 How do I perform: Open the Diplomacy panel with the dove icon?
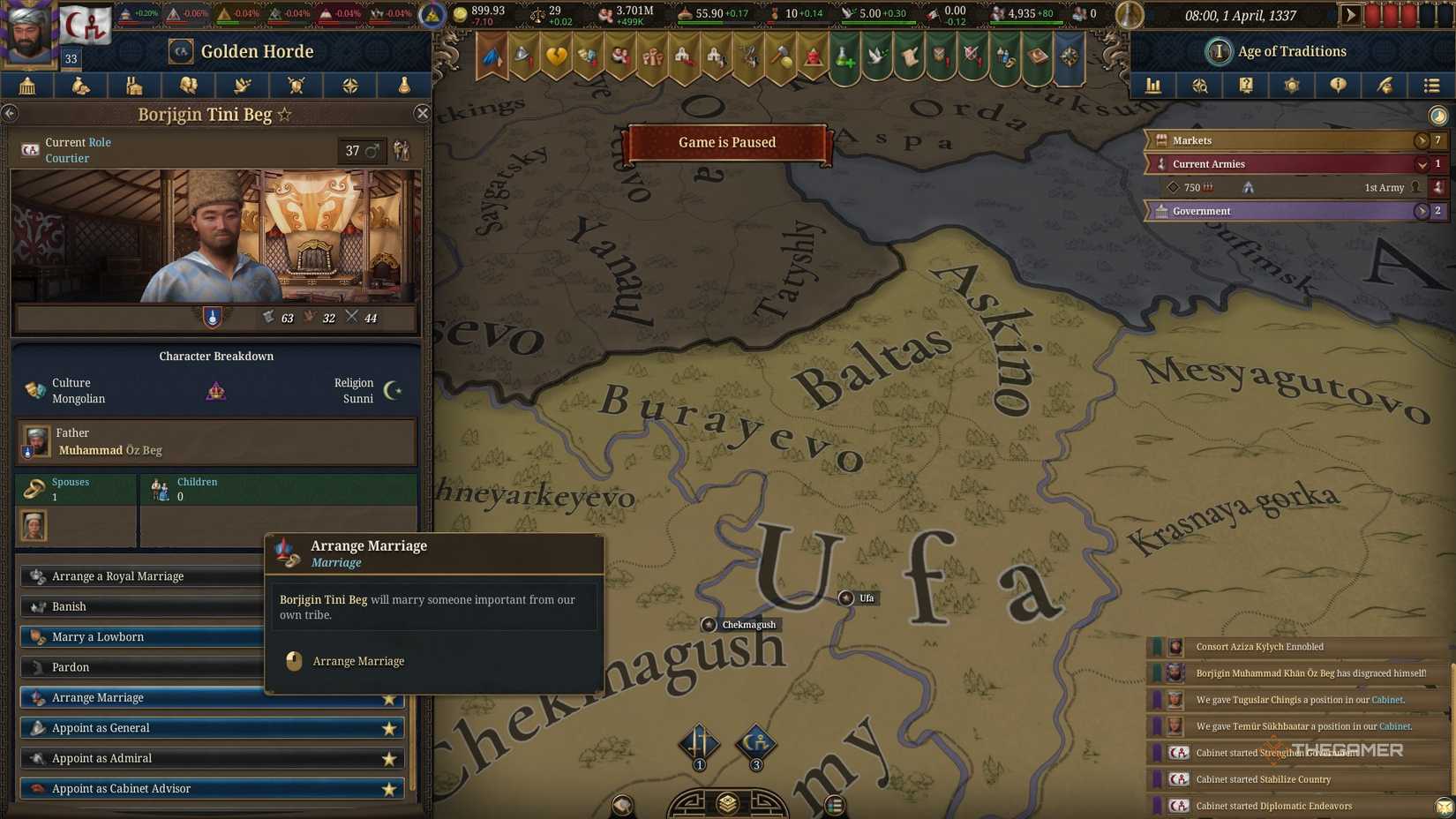tap(242, 86)
